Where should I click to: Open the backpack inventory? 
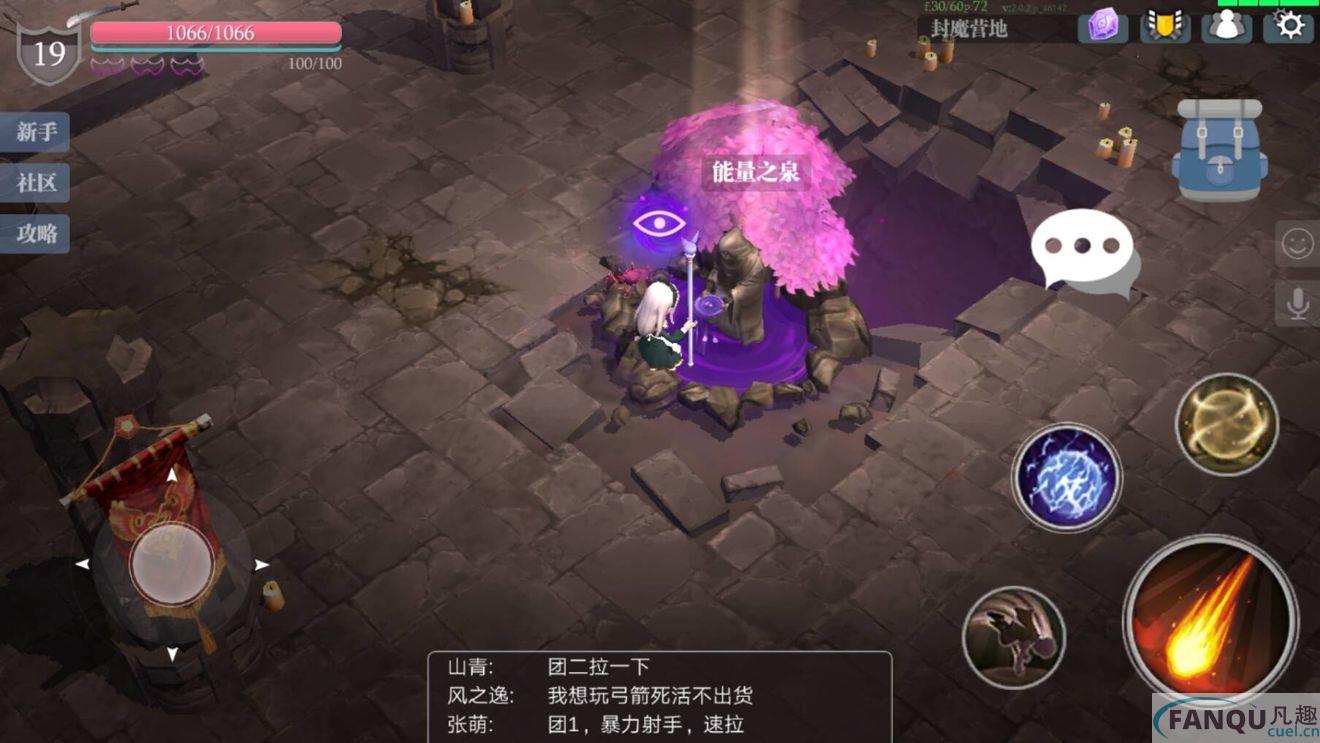point(1218,150)
